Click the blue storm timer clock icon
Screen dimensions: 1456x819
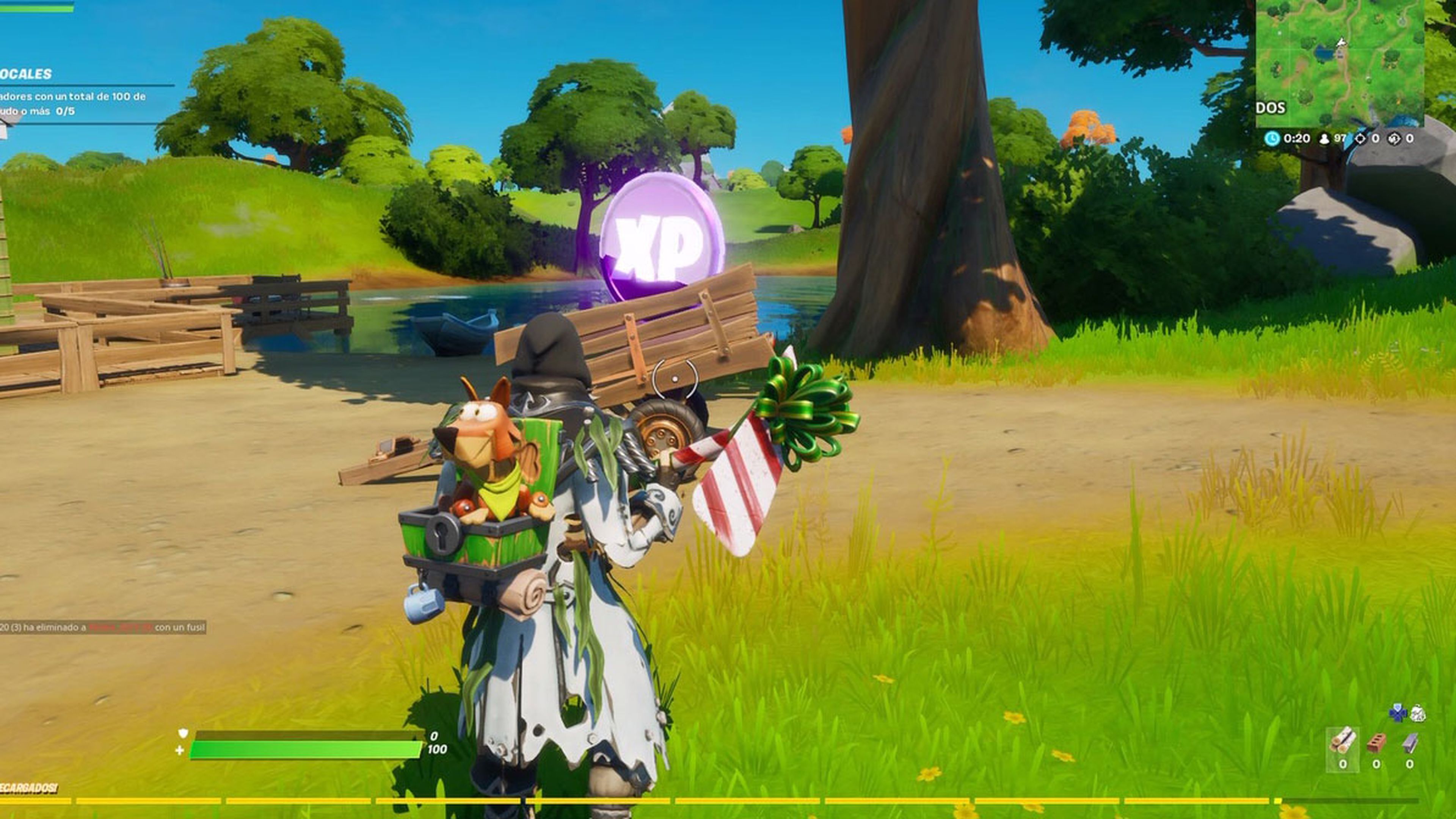[1272, 138]
